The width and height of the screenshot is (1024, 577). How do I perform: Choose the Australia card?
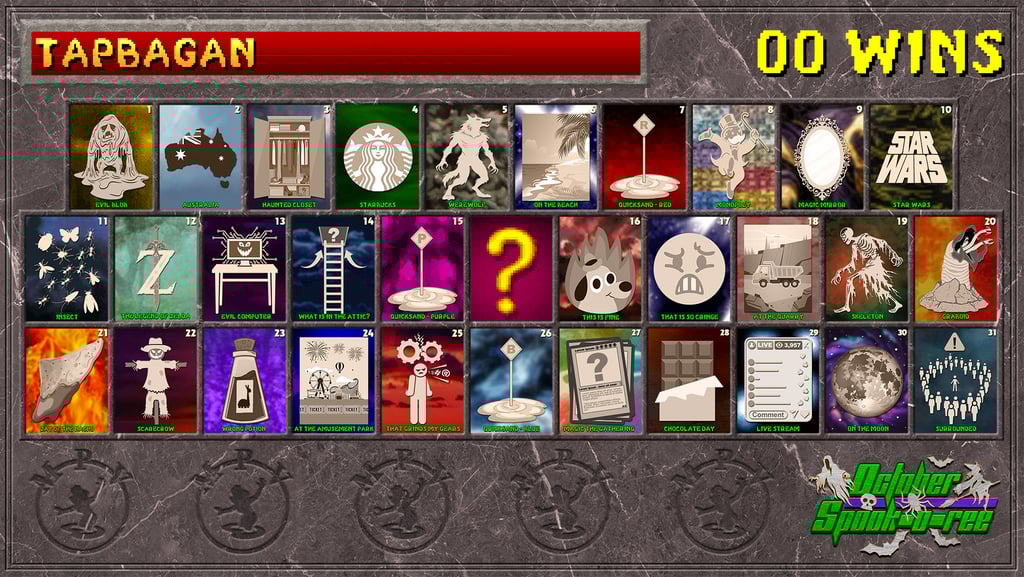pyautogui.click(x=201, y=156)
